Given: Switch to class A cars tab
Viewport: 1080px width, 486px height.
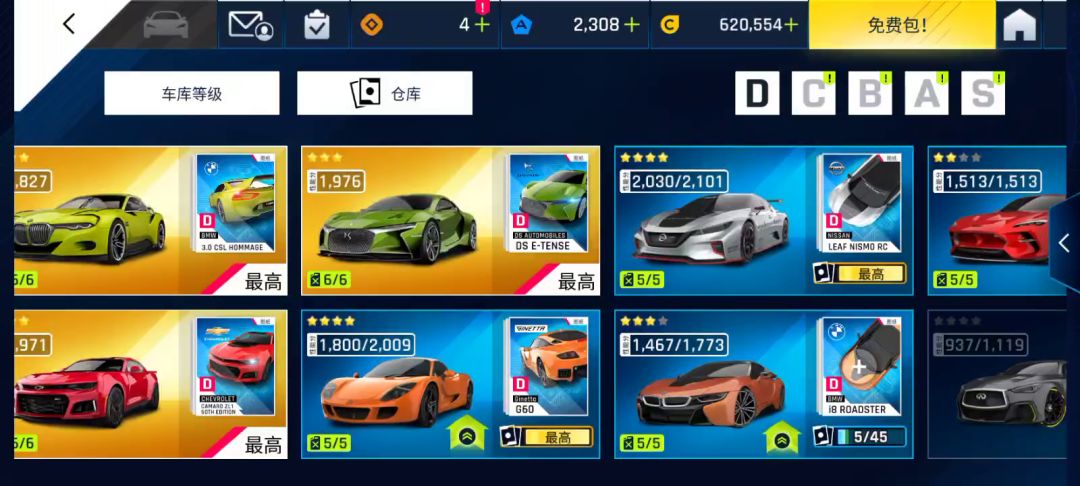Looking at the screenshot, I should coord(926,94).
